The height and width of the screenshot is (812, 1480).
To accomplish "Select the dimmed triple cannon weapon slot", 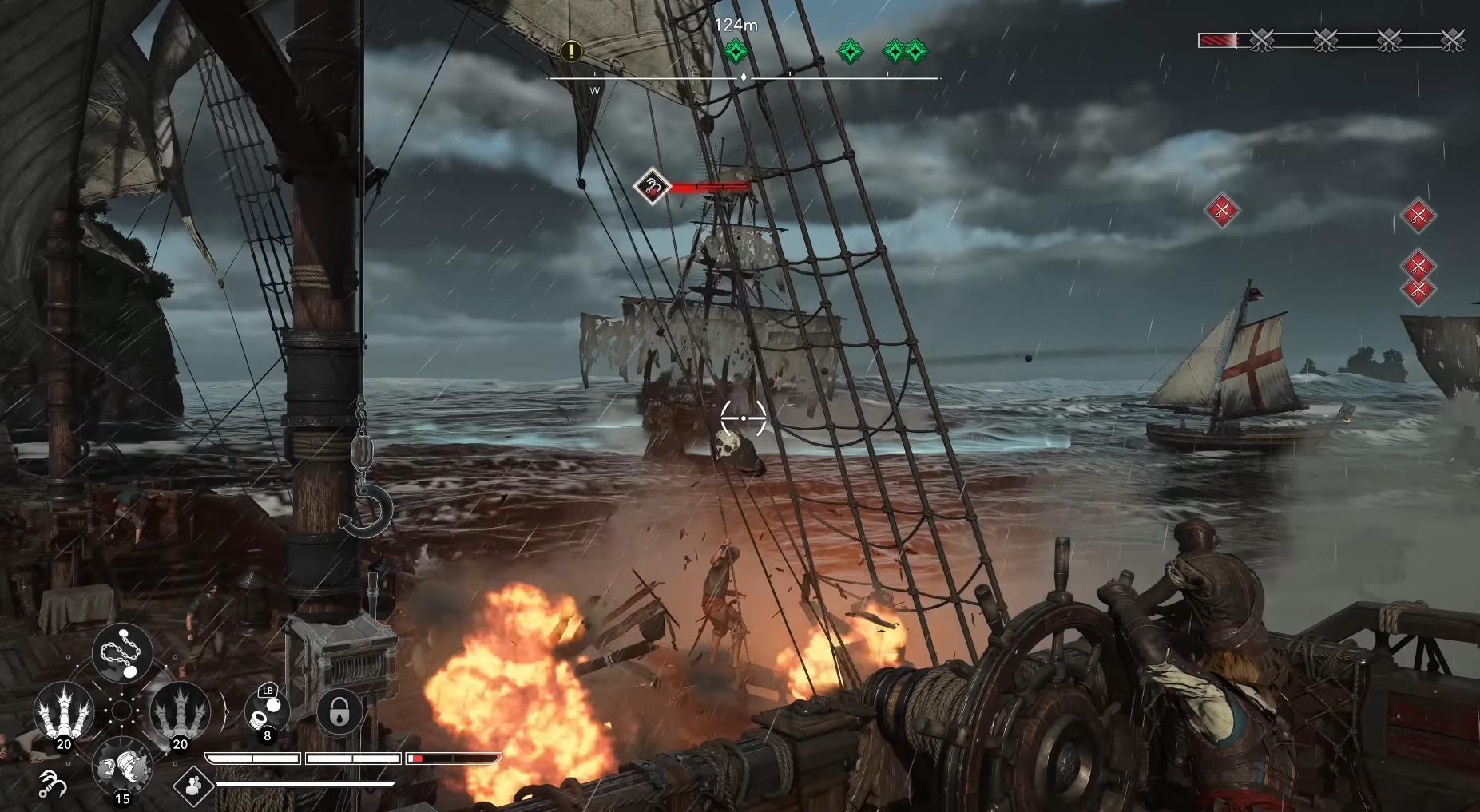I will coord(180,711).
